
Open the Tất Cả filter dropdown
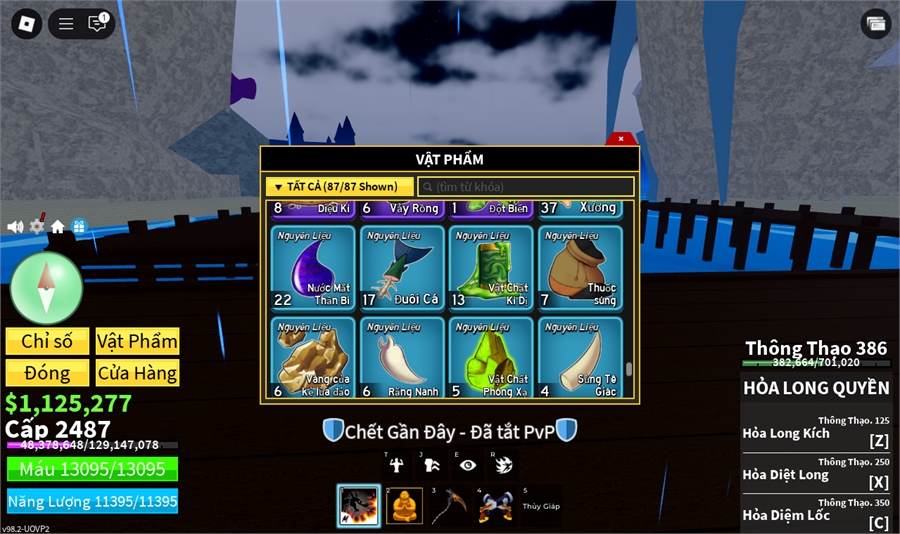(x=338, y=186)
